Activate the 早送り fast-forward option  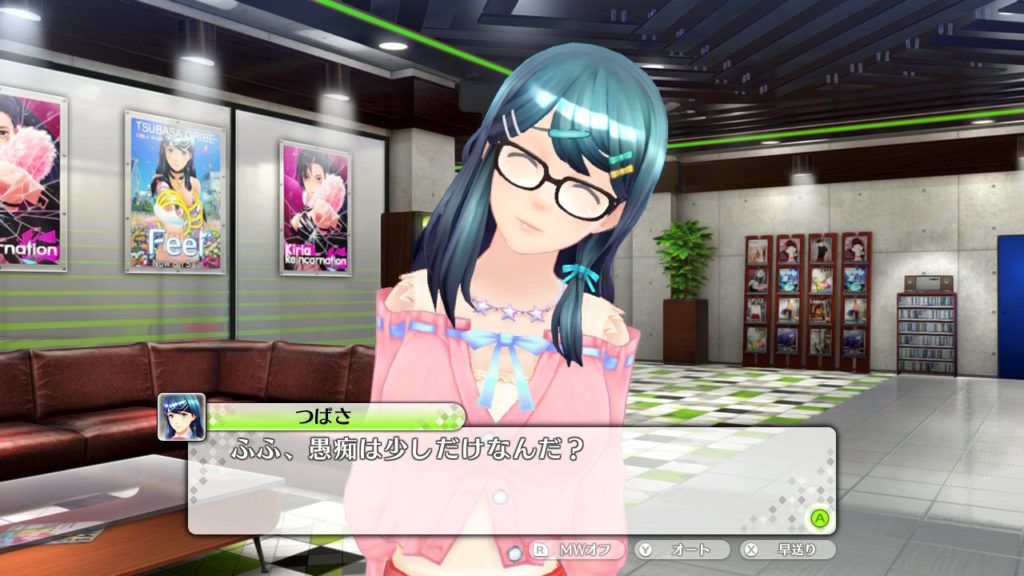coord(778,550)
